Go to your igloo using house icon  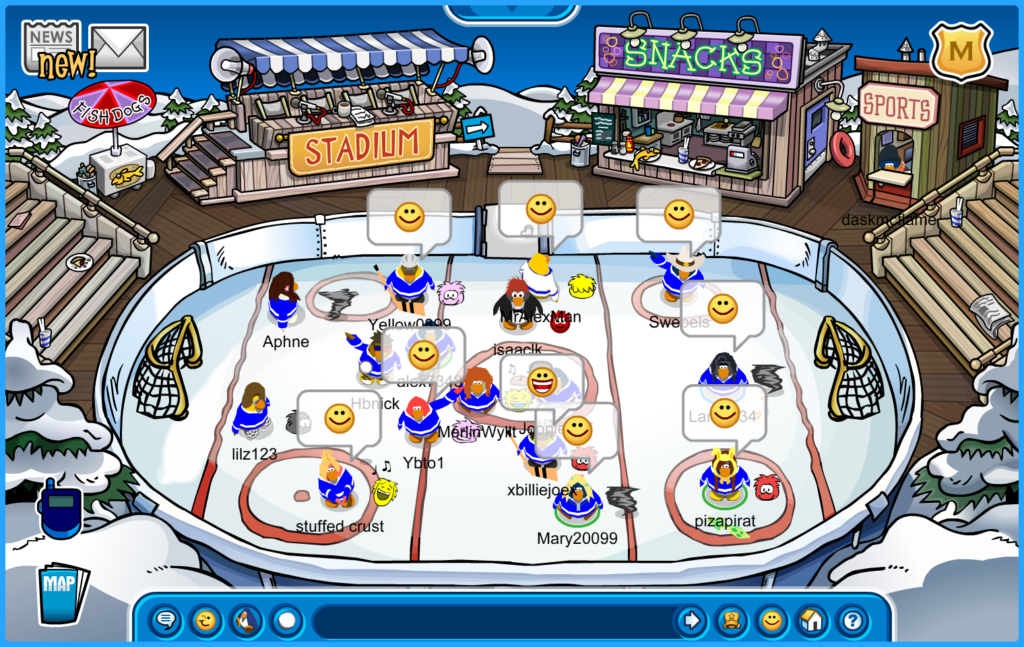coord(812,621)
